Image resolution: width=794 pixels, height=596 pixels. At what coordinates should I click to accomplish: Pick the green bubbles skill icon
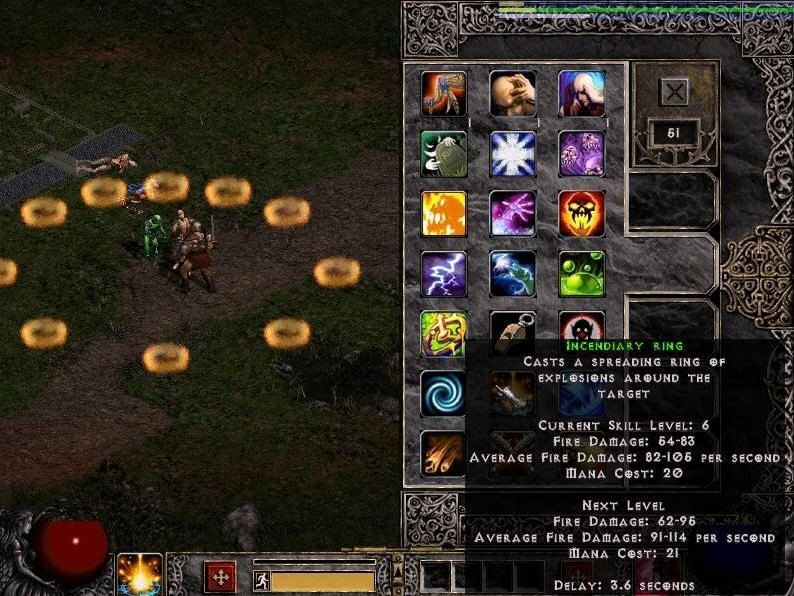pyautogui.click(x=581, y=273)
